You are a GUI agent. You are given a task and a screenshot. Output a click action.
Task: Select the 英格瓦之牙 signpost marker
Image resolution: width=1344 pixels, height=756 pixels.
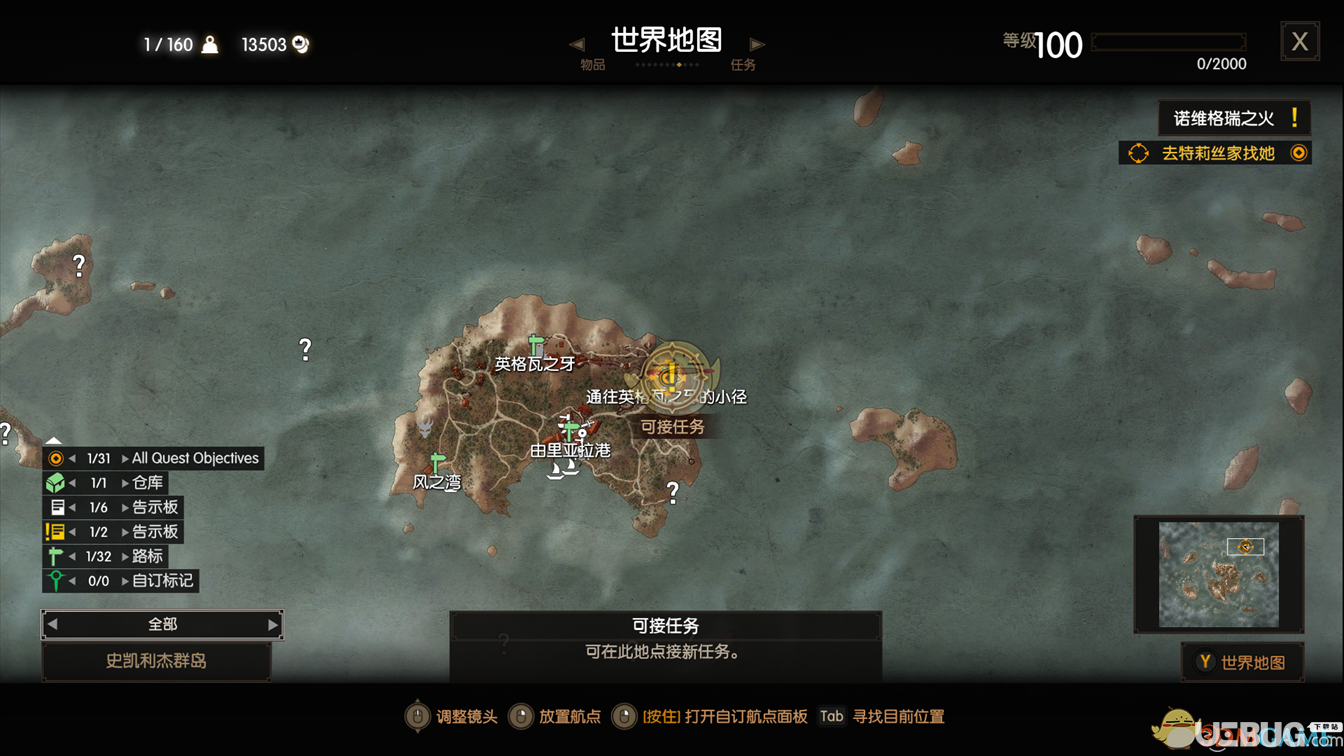(534, 344)
